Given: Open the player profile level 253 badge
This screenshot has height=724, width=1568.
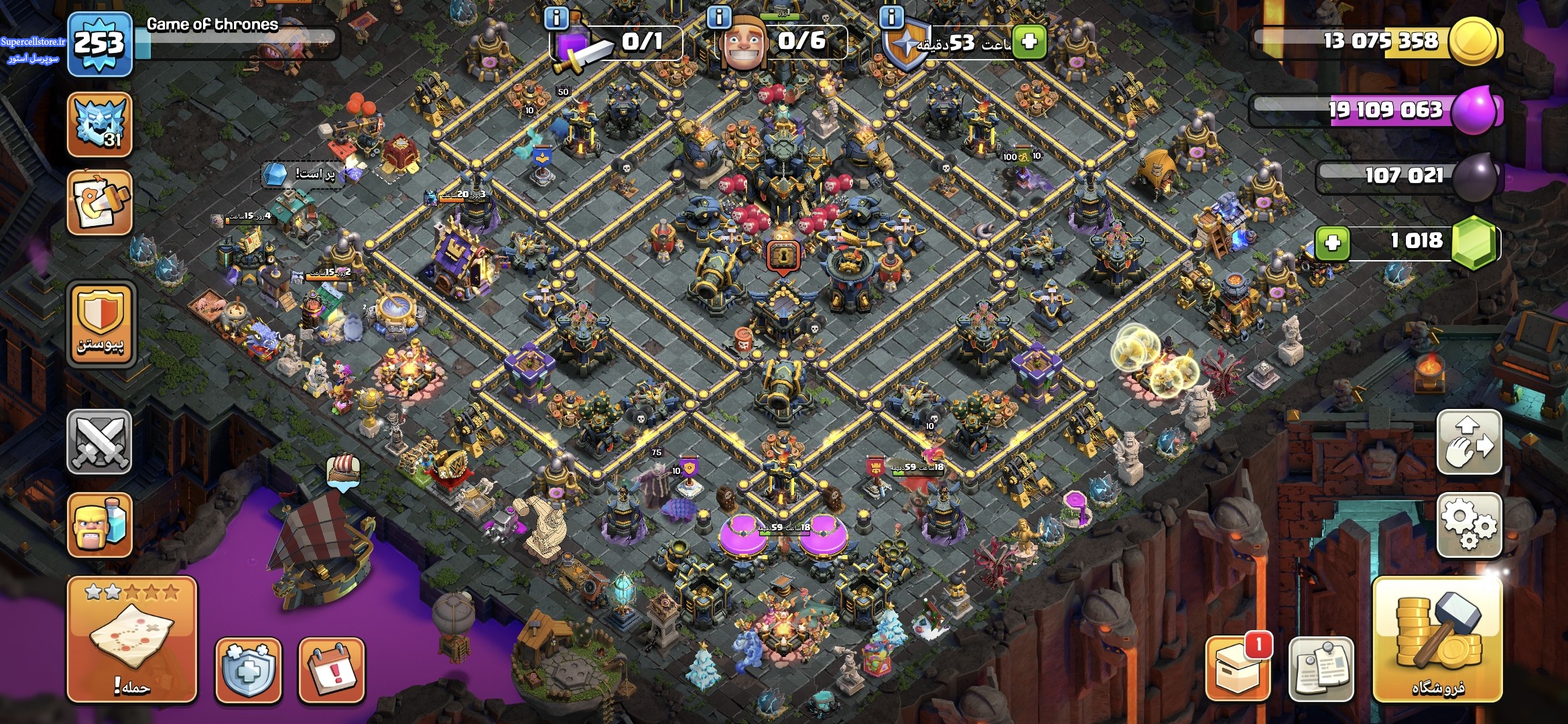Looking at the screenshot, I should point(100,44).
